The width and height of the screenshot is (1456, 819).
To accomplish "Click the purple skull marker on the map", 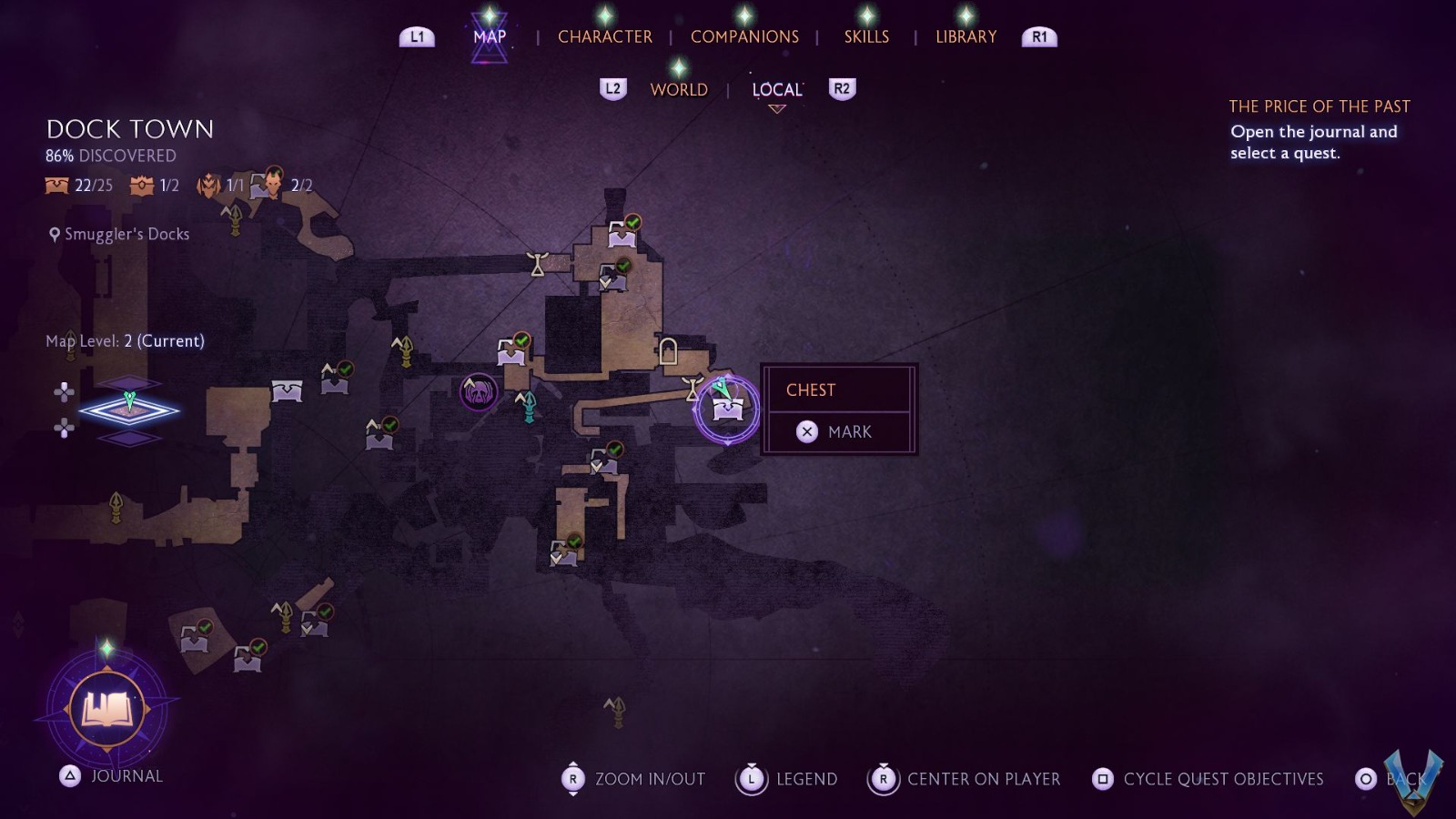I will [479, 392].
